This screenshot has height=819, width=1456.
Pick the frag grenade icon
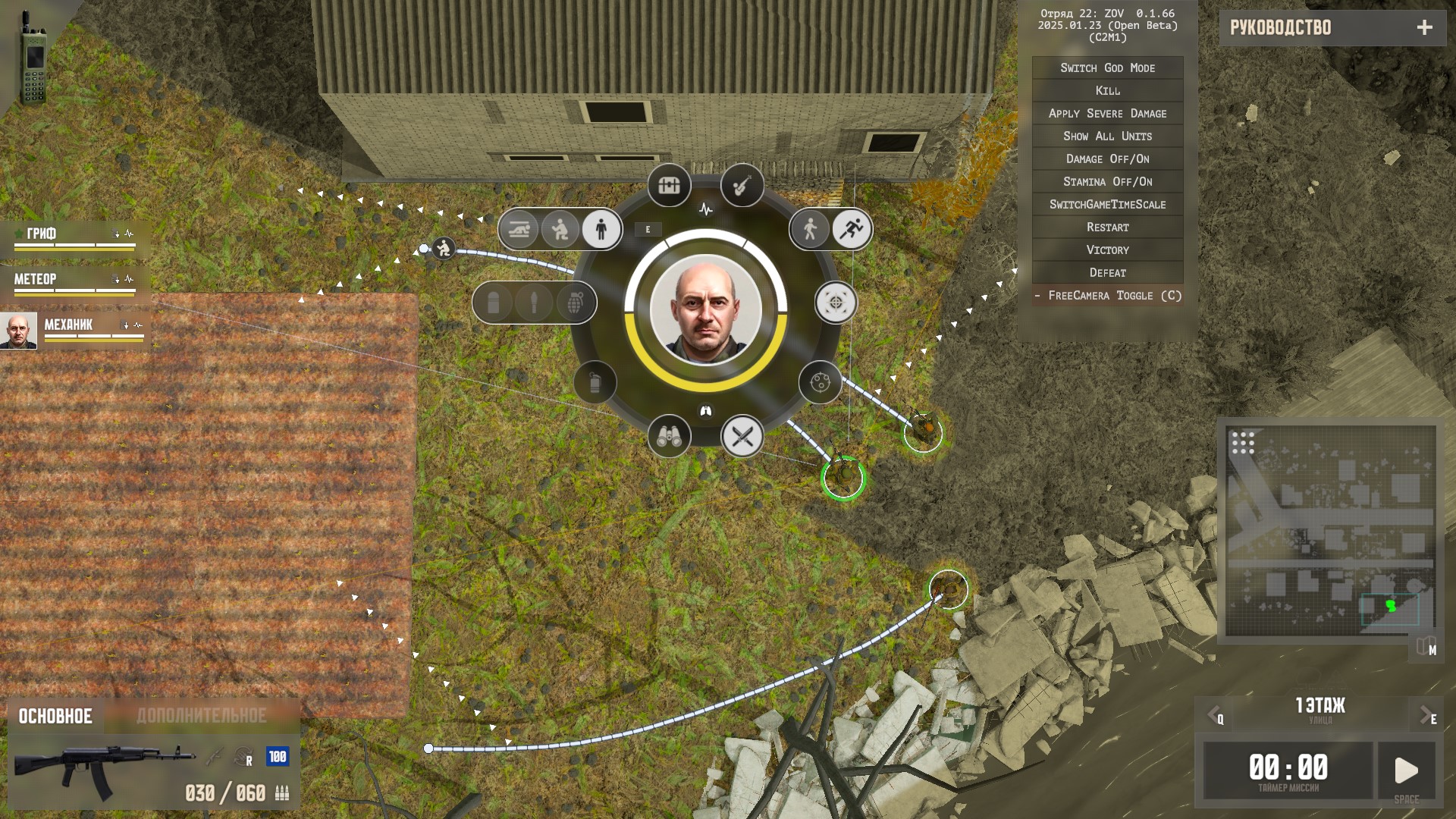(x=576, y=303)
